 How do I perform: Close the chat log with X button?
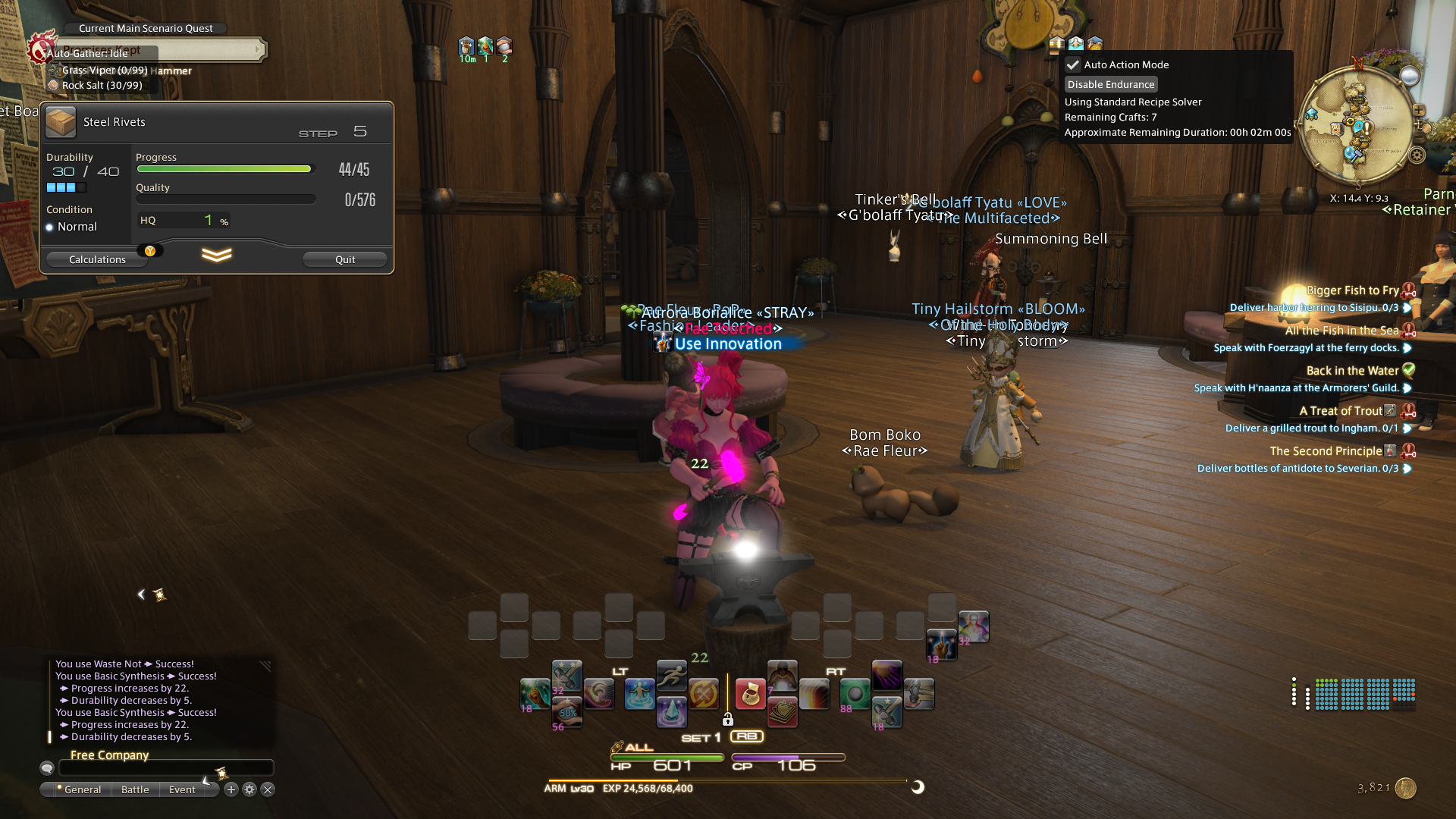[268, 789]
